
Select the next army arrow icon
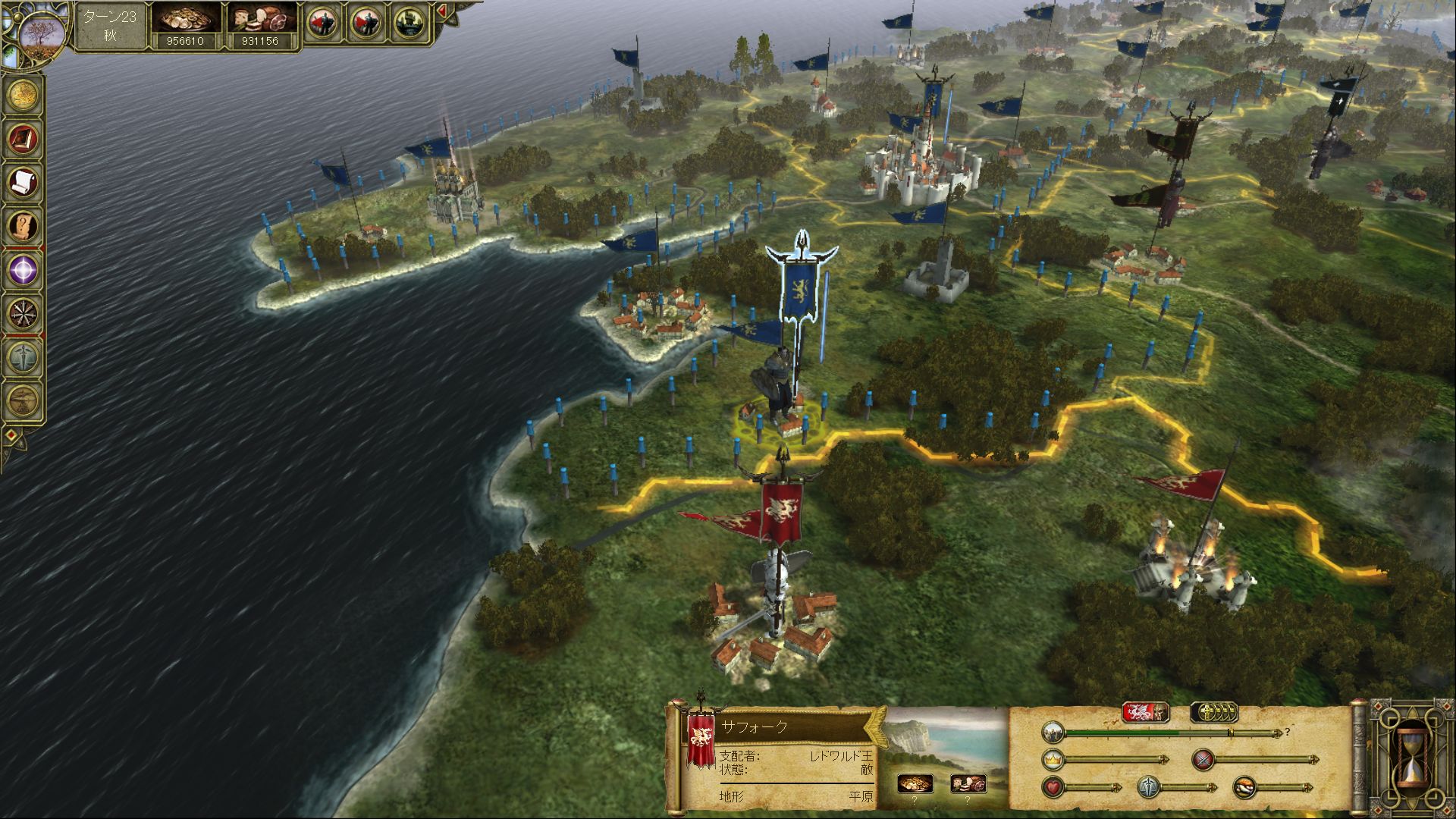tap(365, 24)
